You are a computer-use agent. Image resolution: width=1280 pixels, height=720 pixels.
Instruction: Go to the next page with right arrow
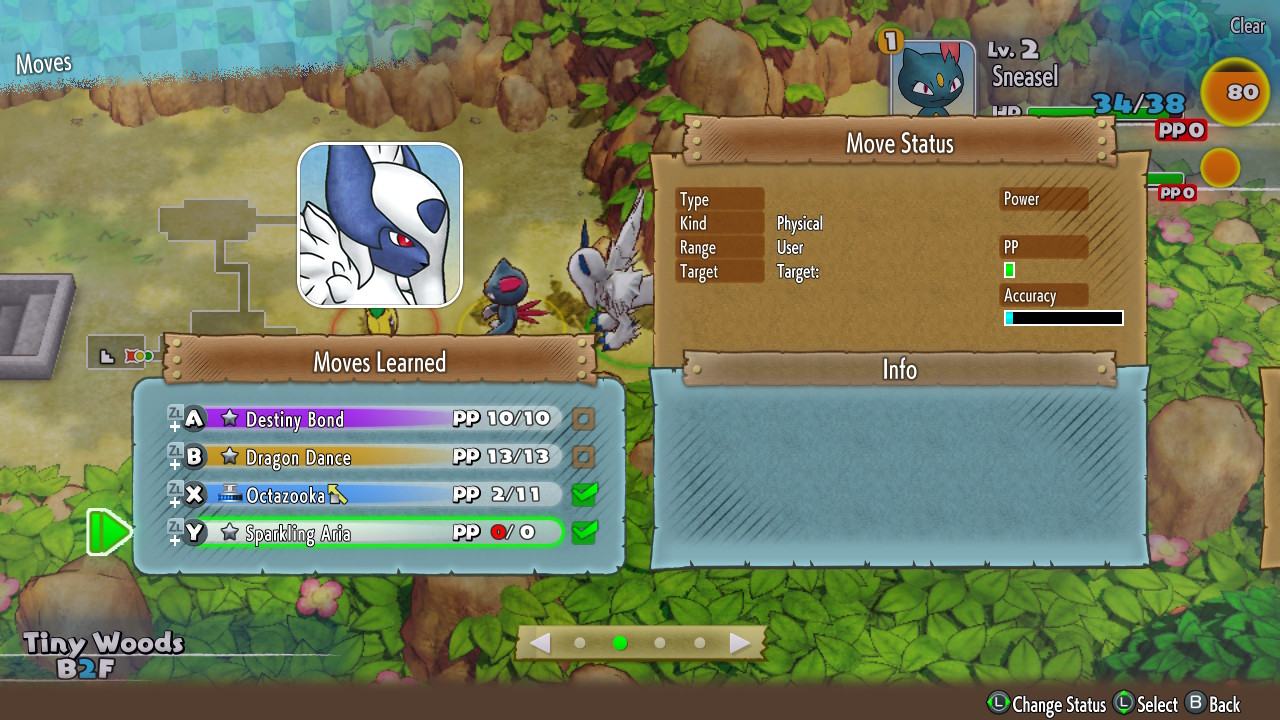point(740,643)
